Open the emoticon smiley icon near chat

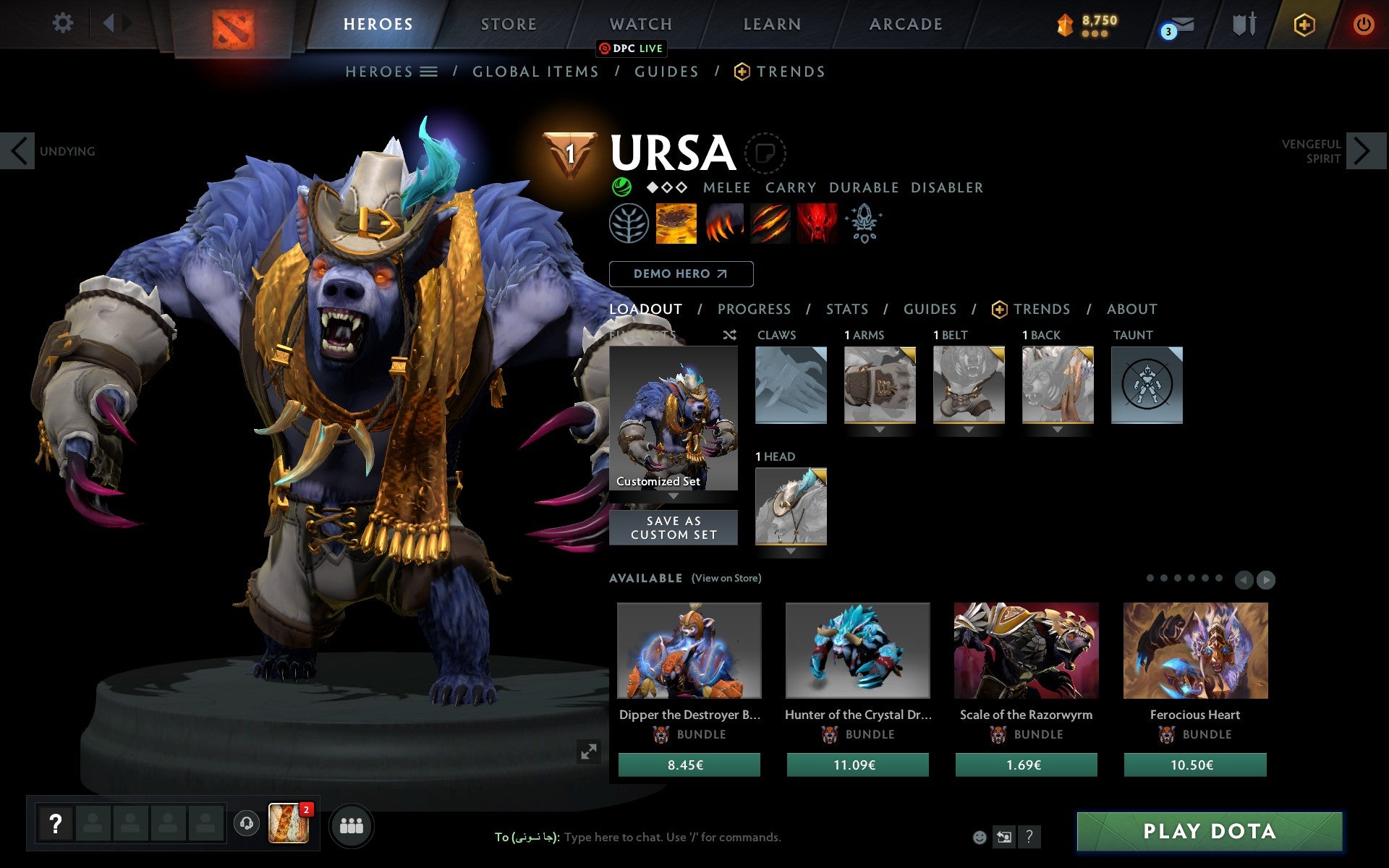(x=980, y=836)
